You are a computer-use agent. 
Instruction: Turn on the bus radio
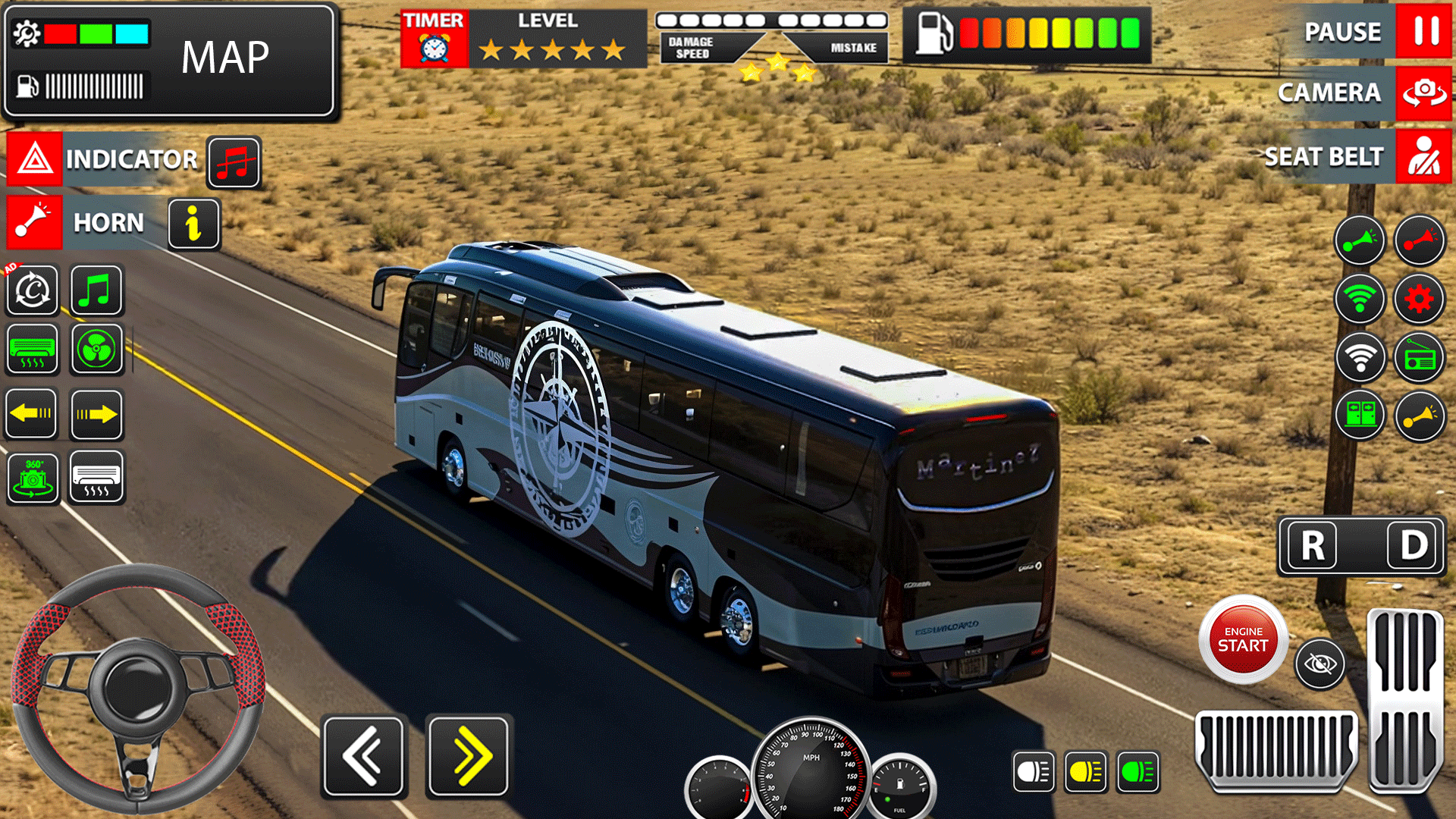pos(1420,357)
